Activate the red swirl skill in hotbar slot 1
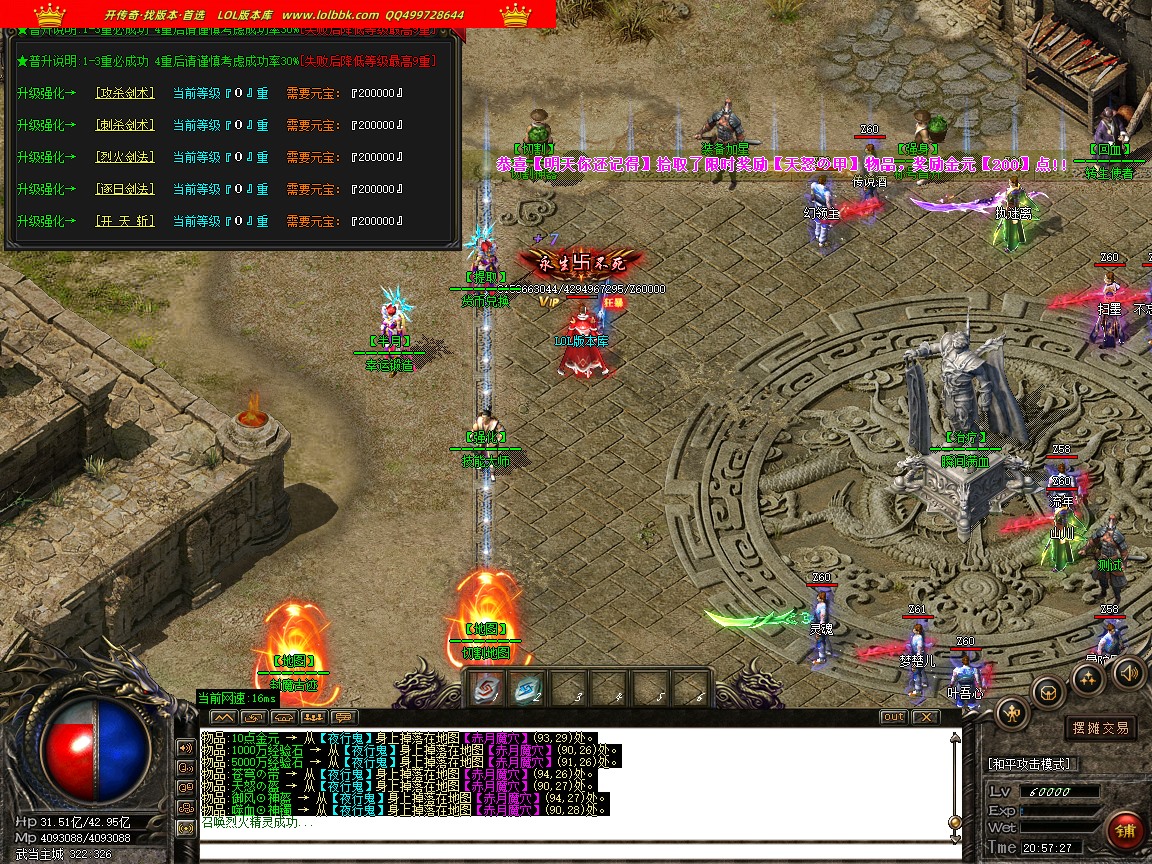 click(487, 688)
